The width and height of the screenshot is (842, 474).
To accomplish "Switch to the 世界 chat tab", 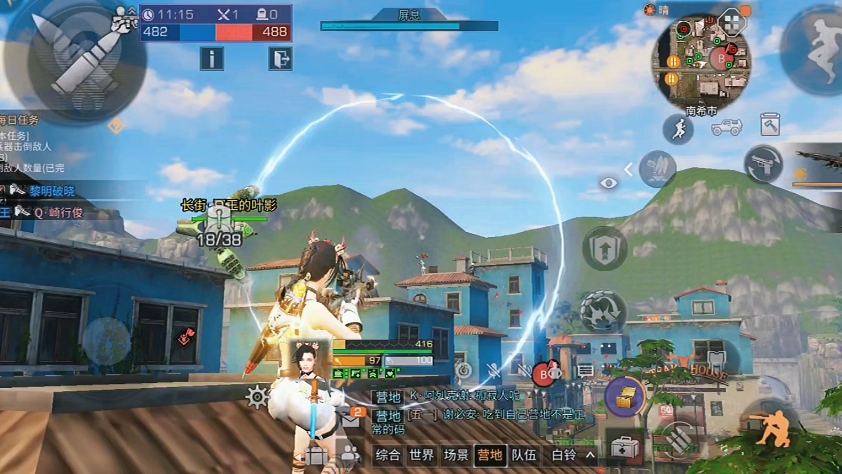I will (x=422, y=455).
